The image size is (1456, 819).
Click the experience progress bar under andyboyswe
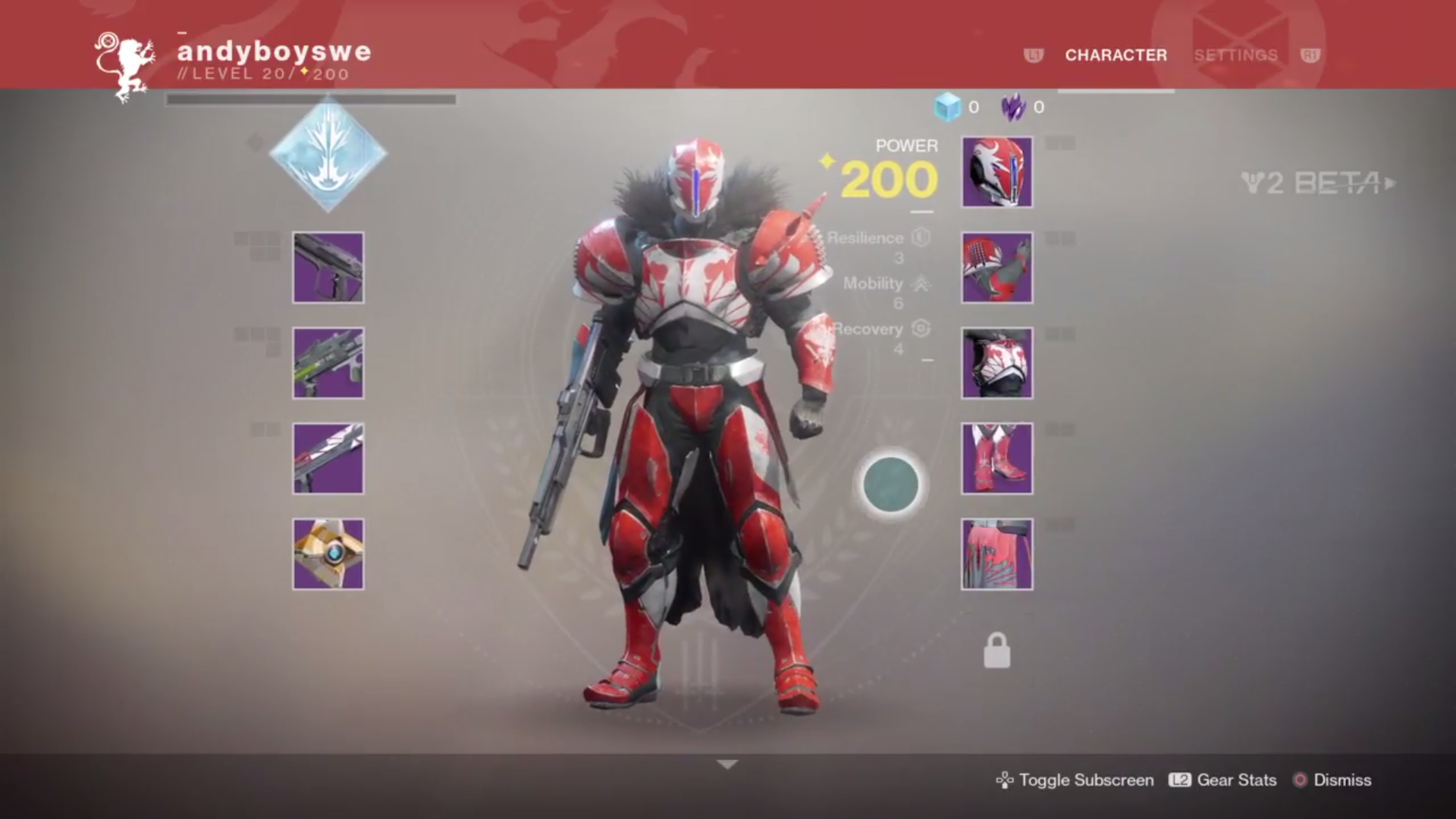coord(309,99)
